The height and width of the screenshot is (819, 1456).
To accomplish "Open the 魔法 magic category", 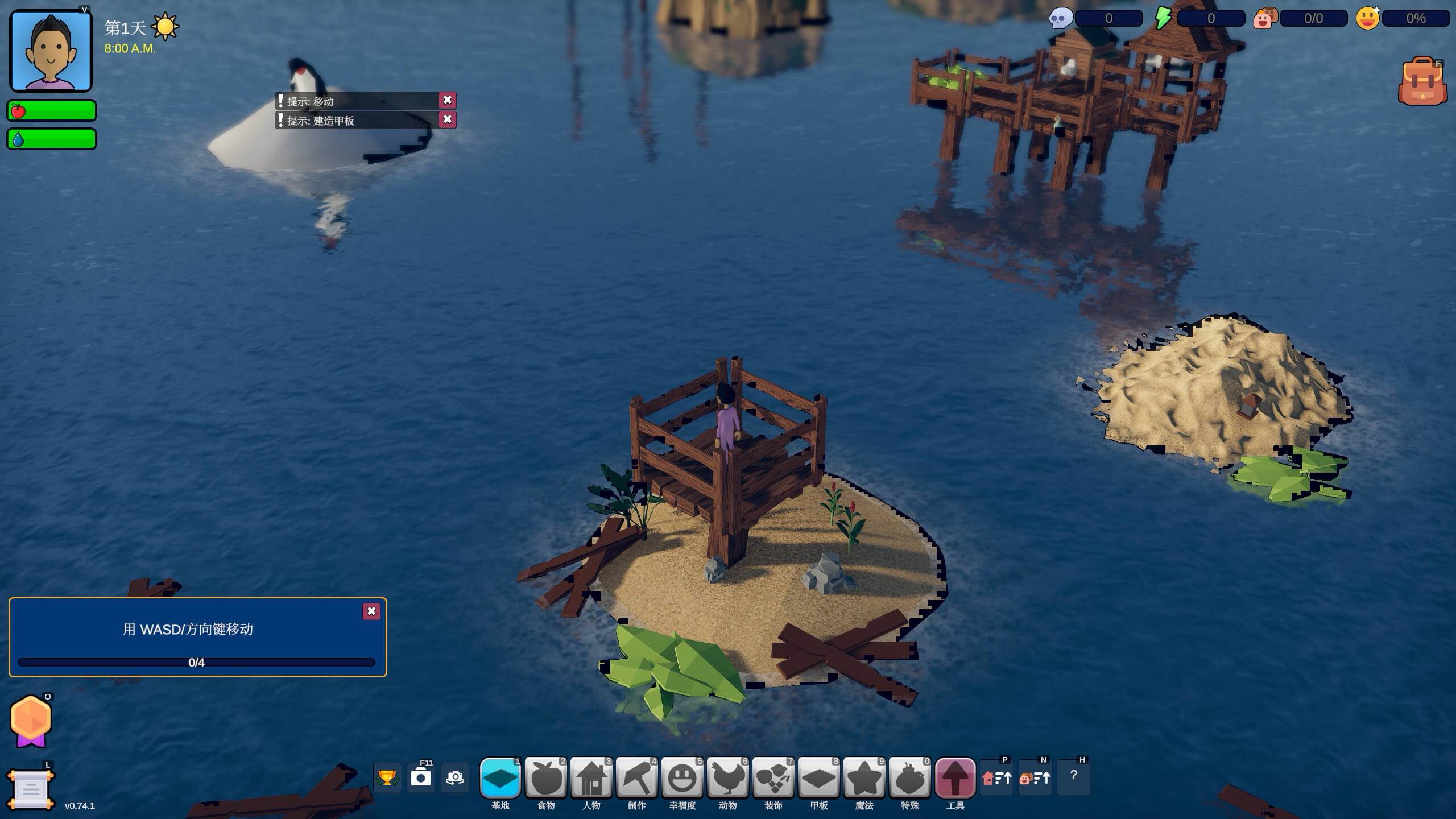I will tap(864, 776).
